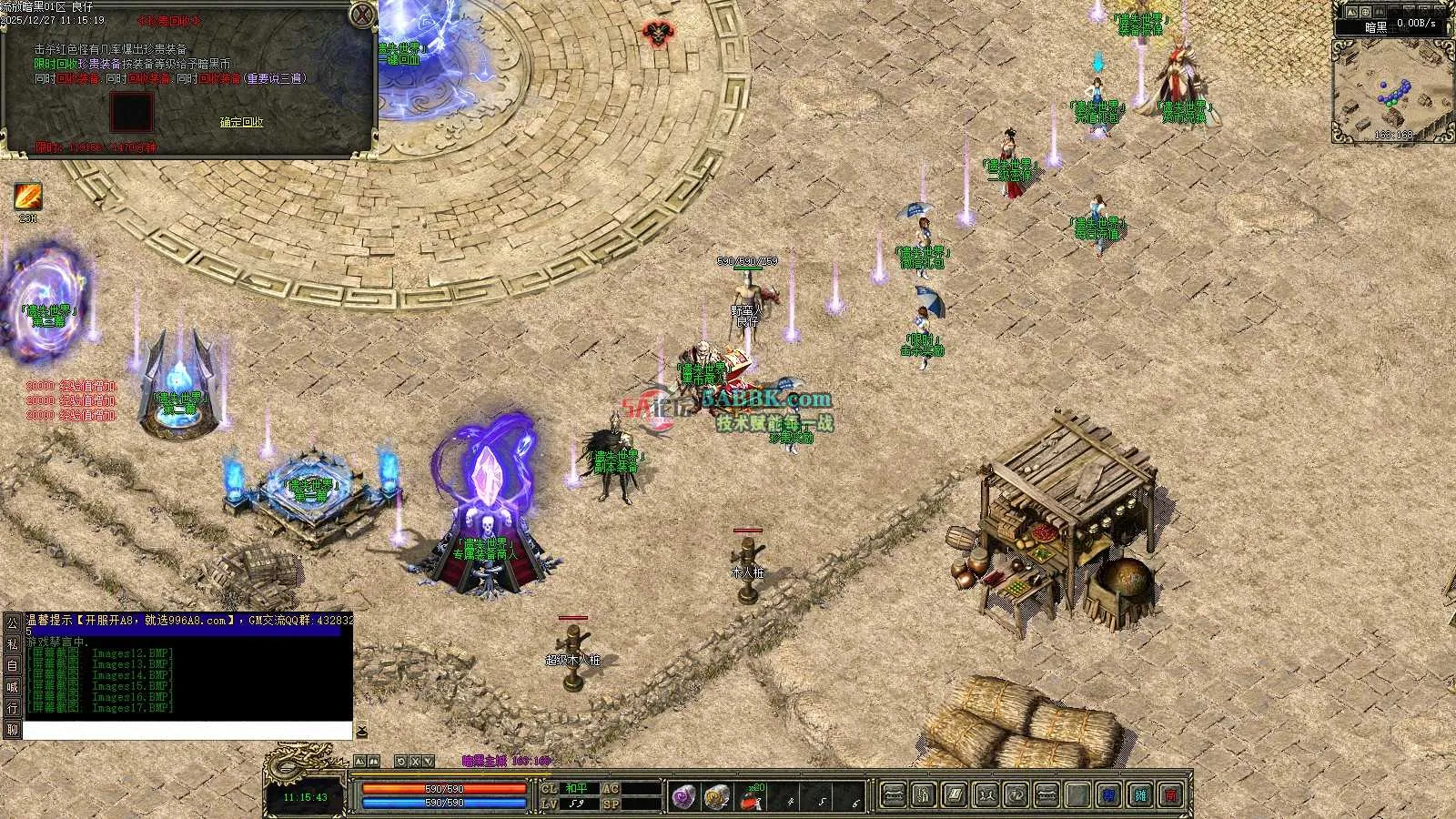1456x819 pixels.
Task: Switch to the 公 public chat channel
Action: coord(13,623)
